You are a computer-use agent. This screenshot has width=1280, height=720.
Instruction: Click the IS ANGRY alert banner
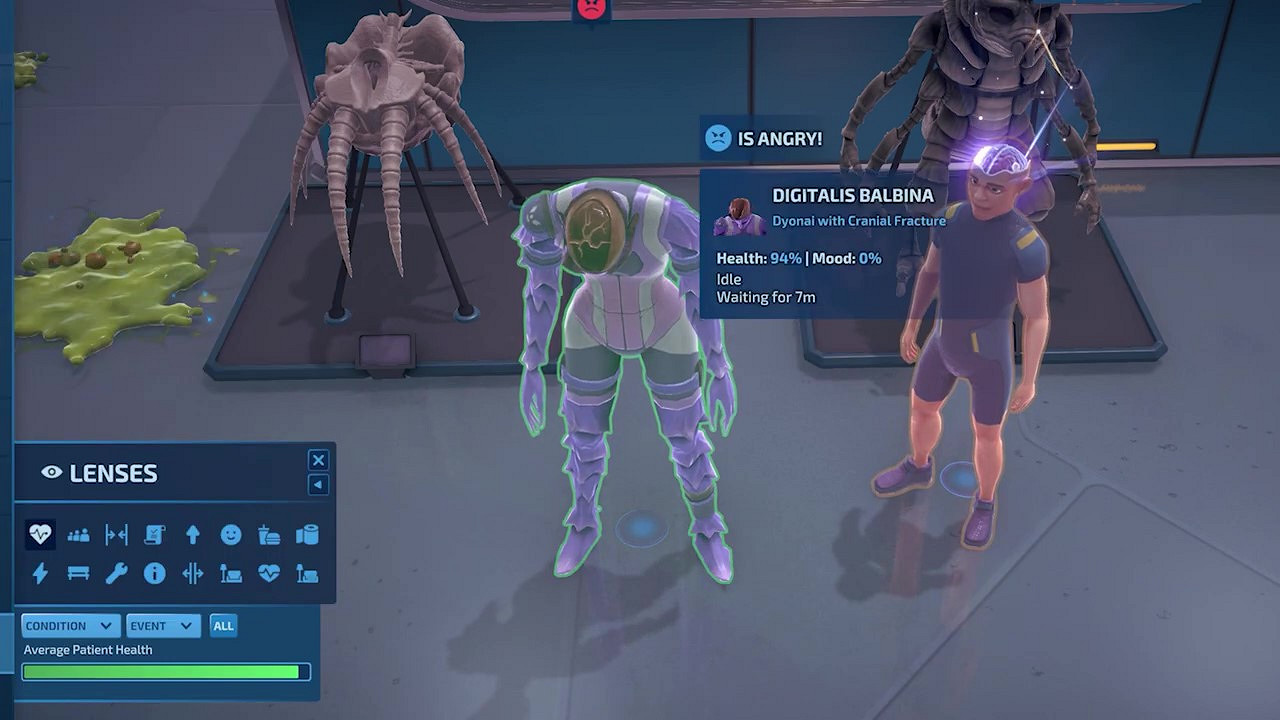pyautogui.click(x=764, y=138)
